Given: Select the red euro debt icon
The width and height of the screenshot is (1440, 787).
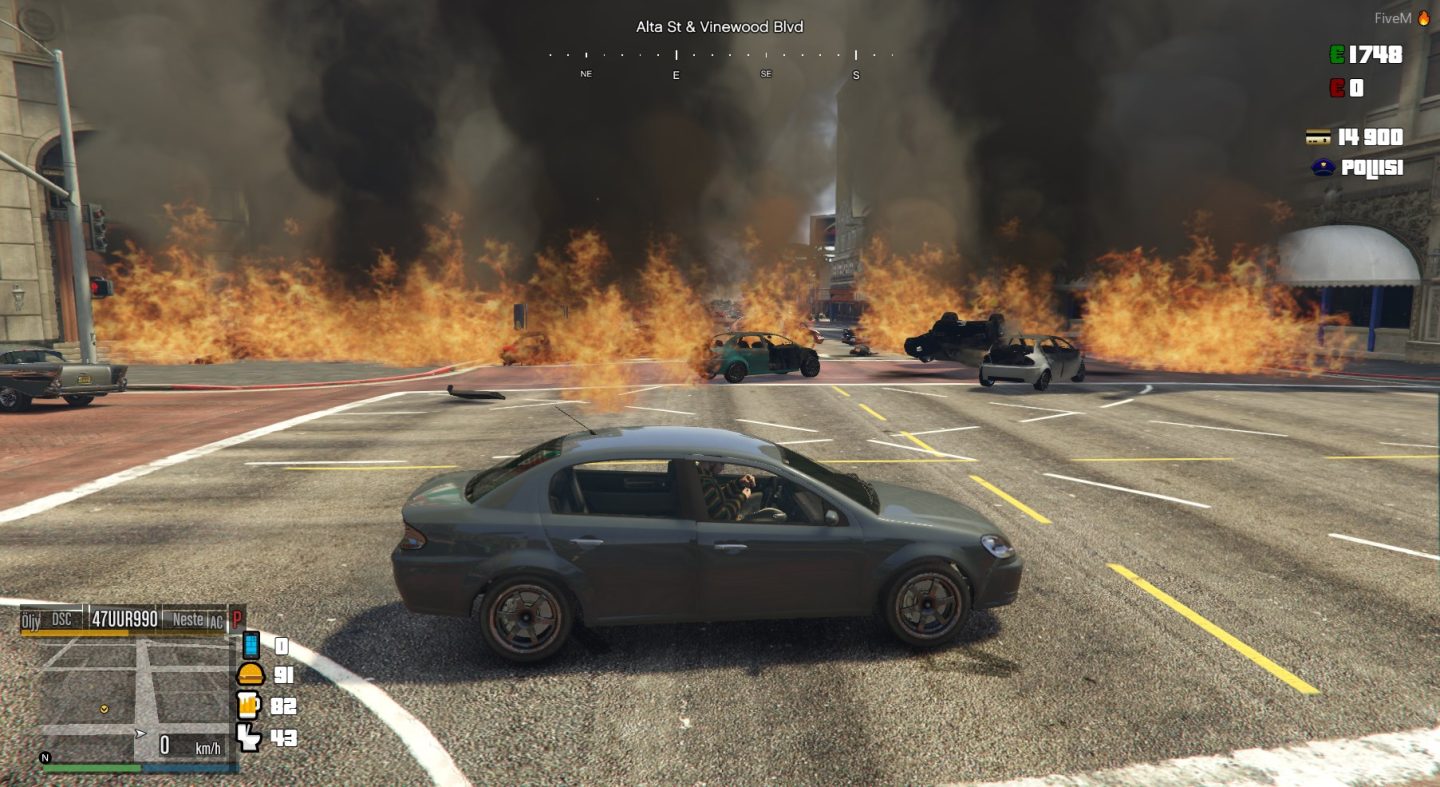Looking at the screenshot, I should [x=1337, y=87].
